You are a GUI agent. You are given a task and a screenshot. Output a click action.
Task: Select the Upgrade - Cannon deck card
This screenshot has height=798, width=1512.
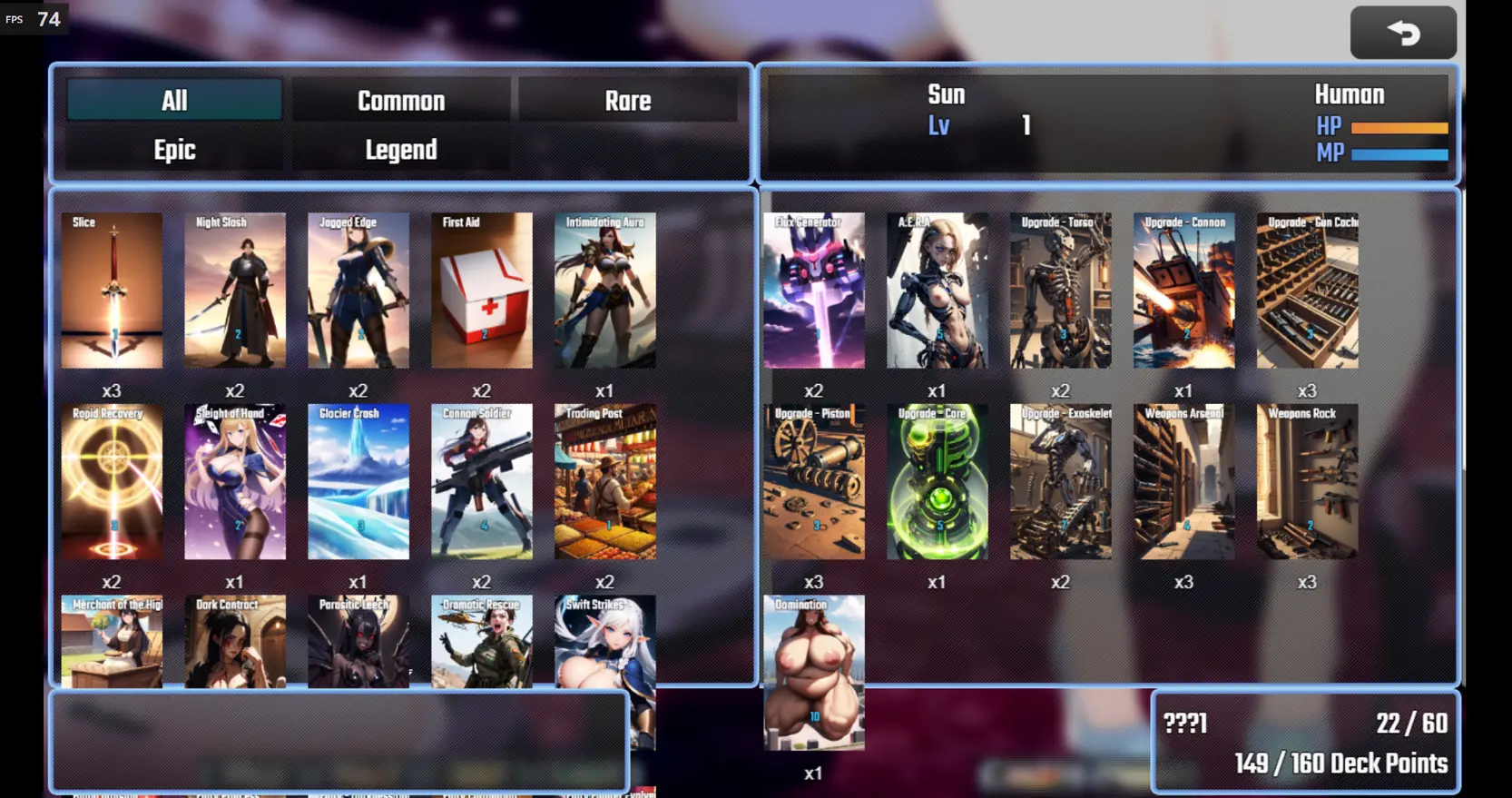[x=1184, y=291]
